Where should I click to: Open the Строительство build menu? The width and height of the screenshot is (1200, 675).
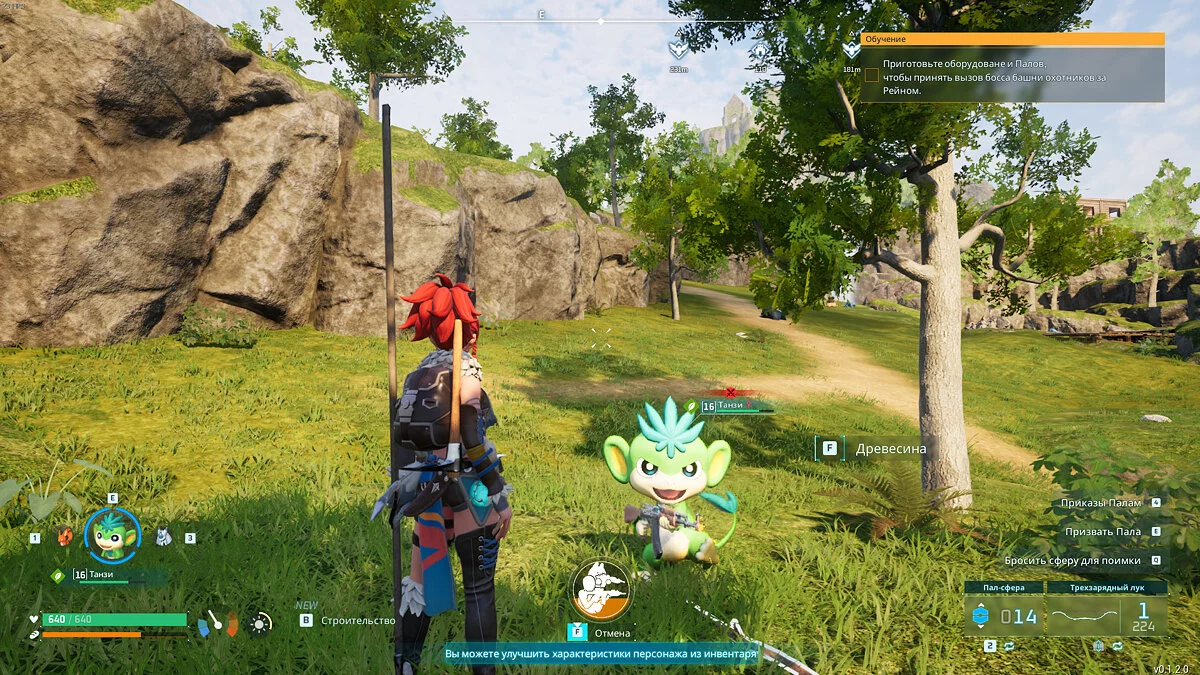(x=357, y=620)
